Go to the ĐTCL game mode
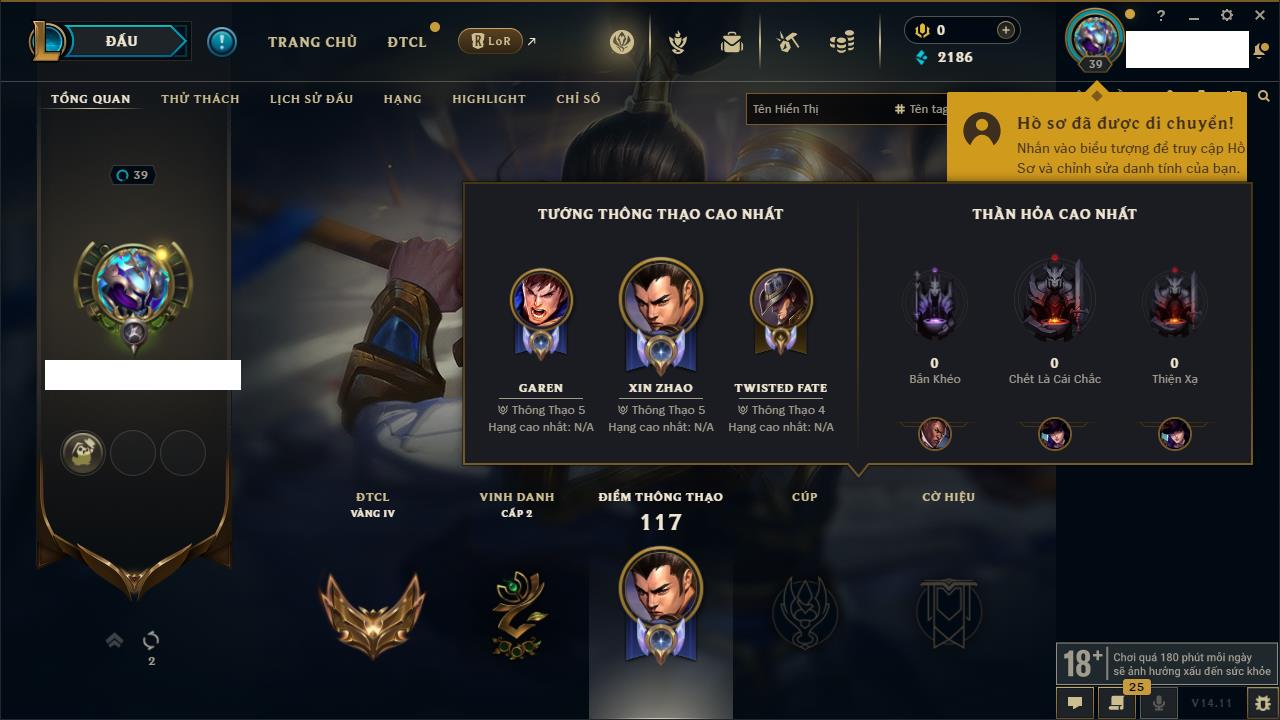This screenshot has width=1280, height=720. pyautogui.click(x=407, y=42)
